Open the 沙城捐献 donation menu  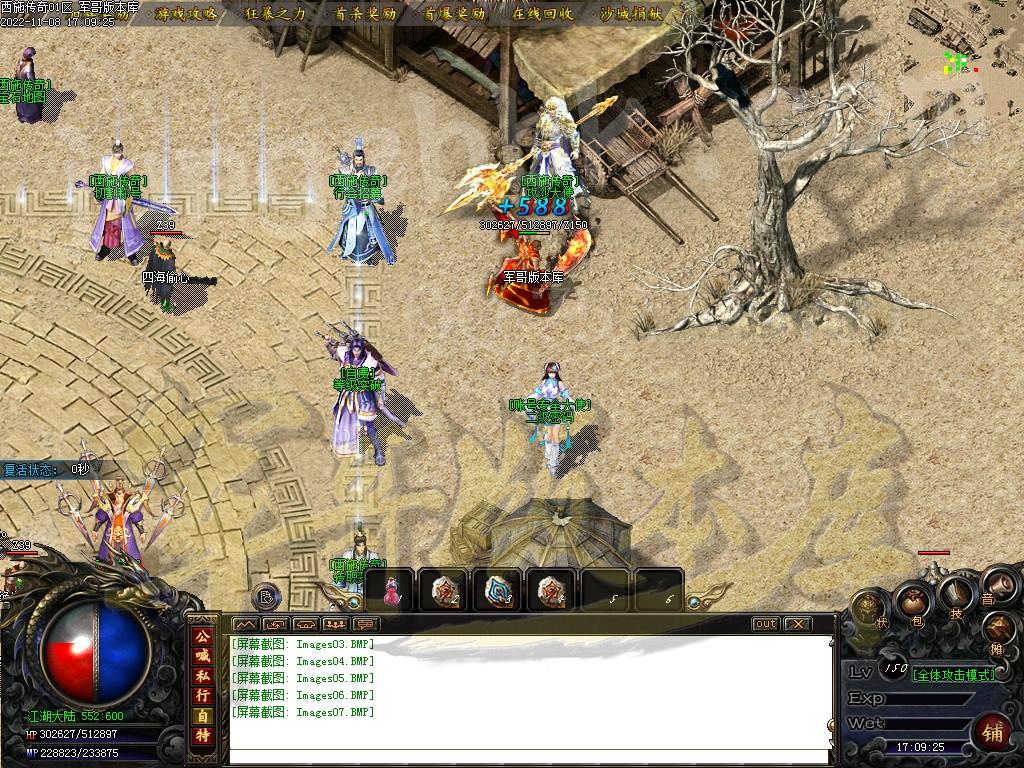point(633,14)
